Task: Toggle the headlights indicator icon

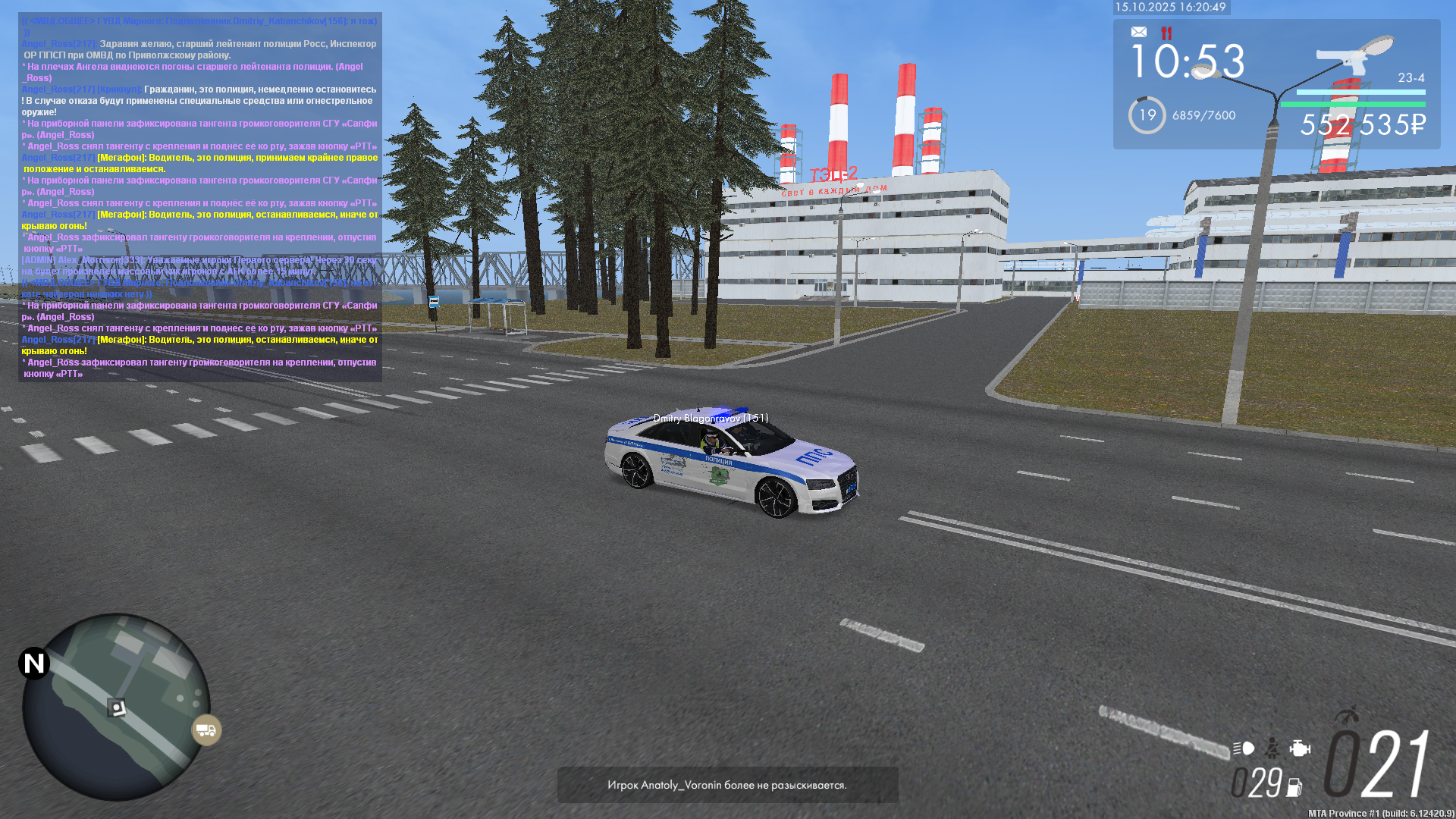Action: [1244, 748]
